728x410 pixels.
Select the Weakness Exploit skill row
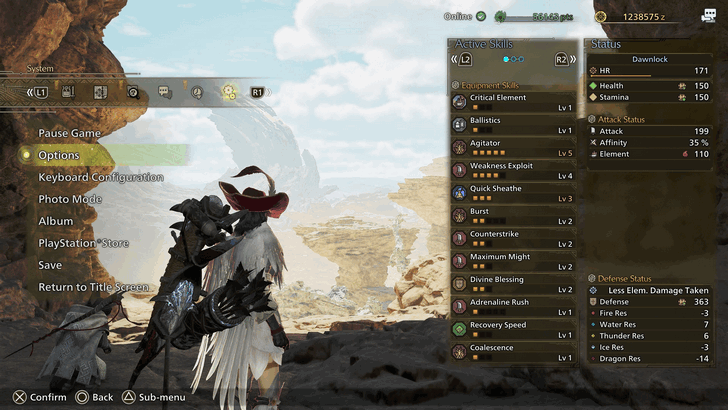pyautogui.click(x=513, y=170)
